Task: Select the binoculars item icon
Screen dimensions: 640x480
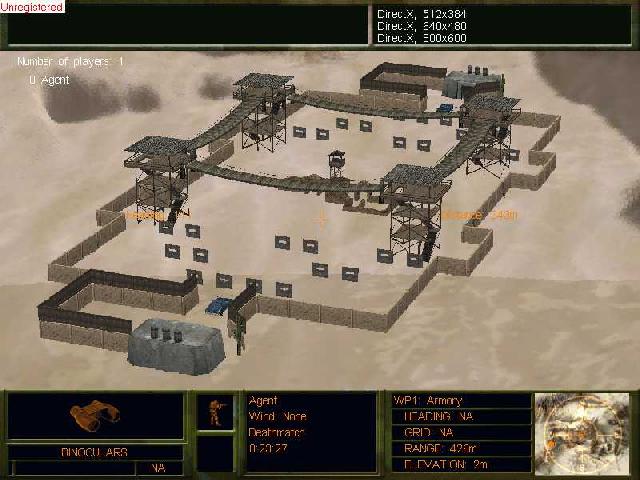Action: [95, 415]
